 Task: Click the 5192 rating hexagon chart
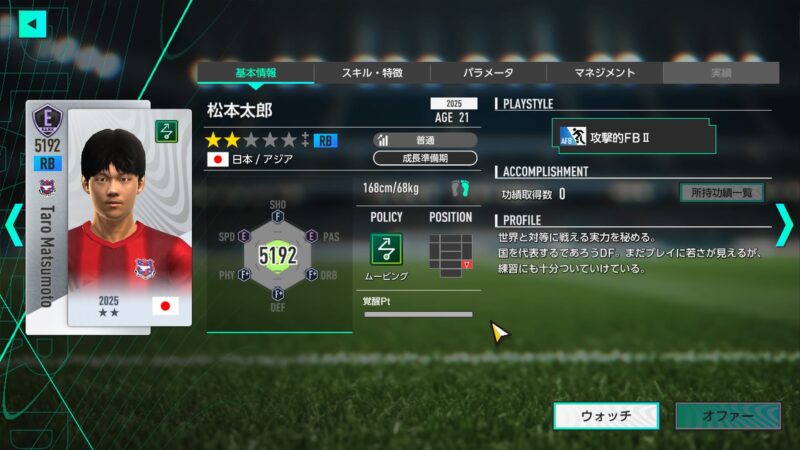pyautogui.click(x=278, y=255)
